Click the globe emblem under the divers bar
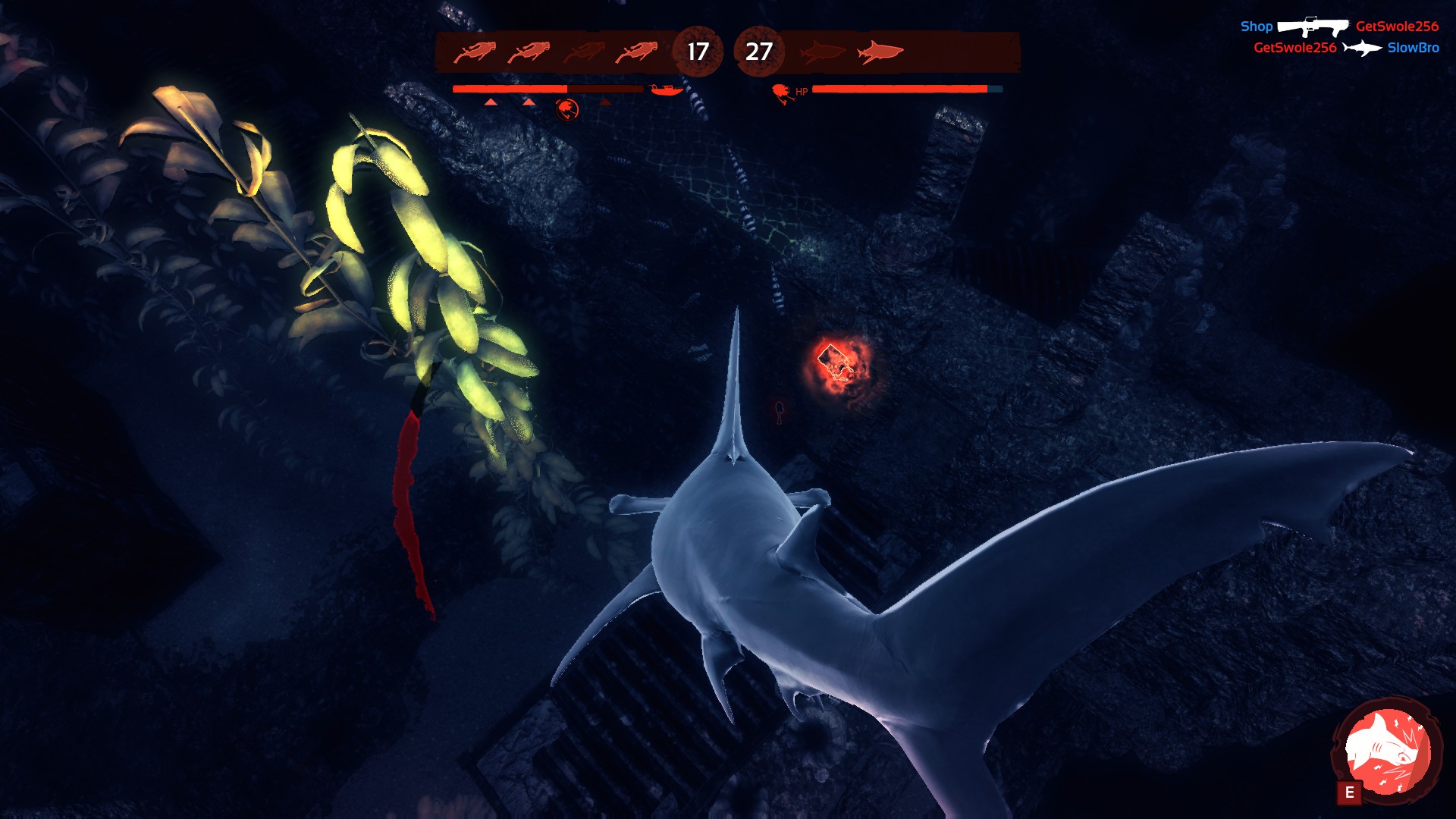1456x819 pixels. click(x=566, y=107)
